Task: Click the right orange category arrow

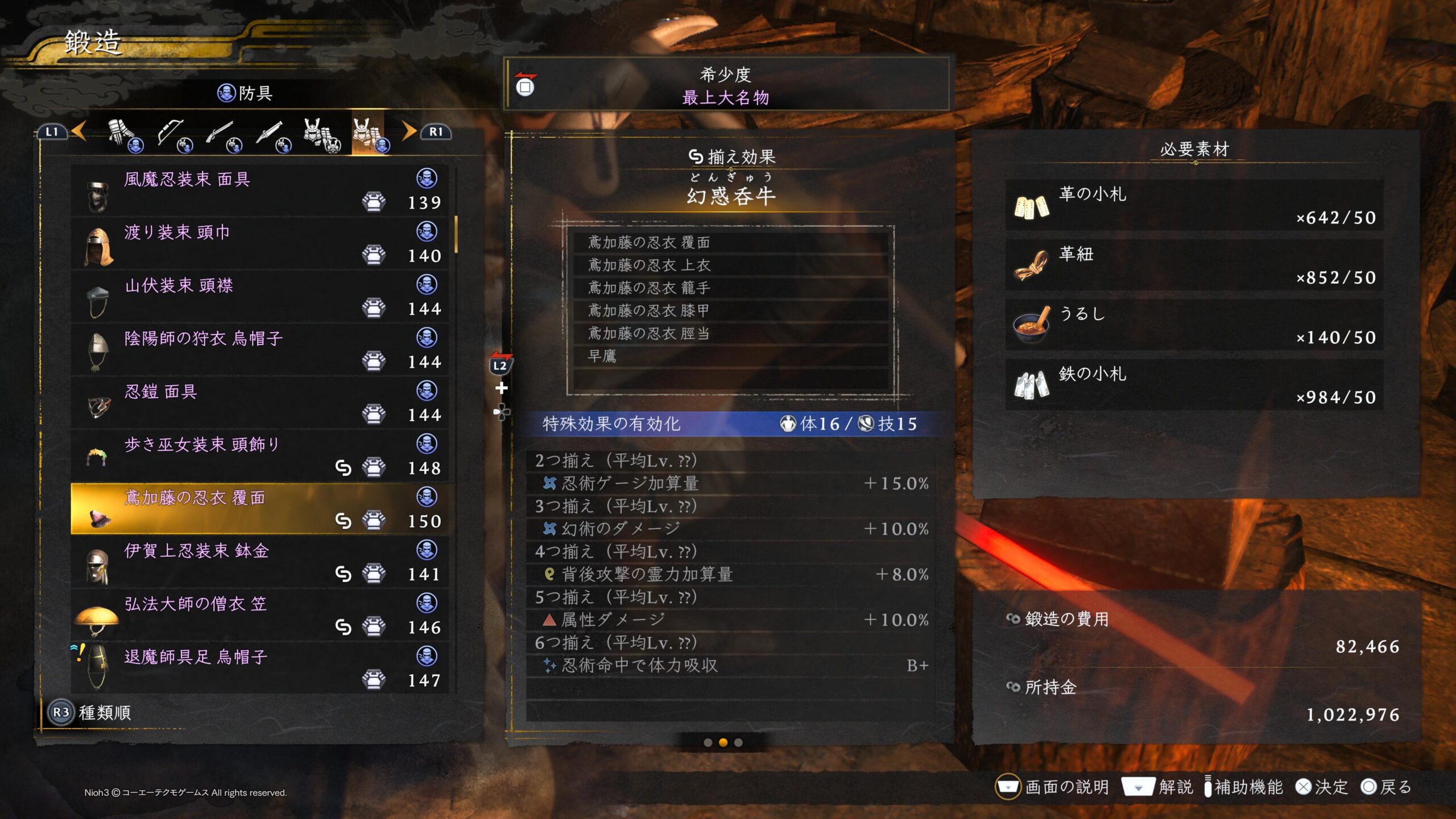Action: 408,131
